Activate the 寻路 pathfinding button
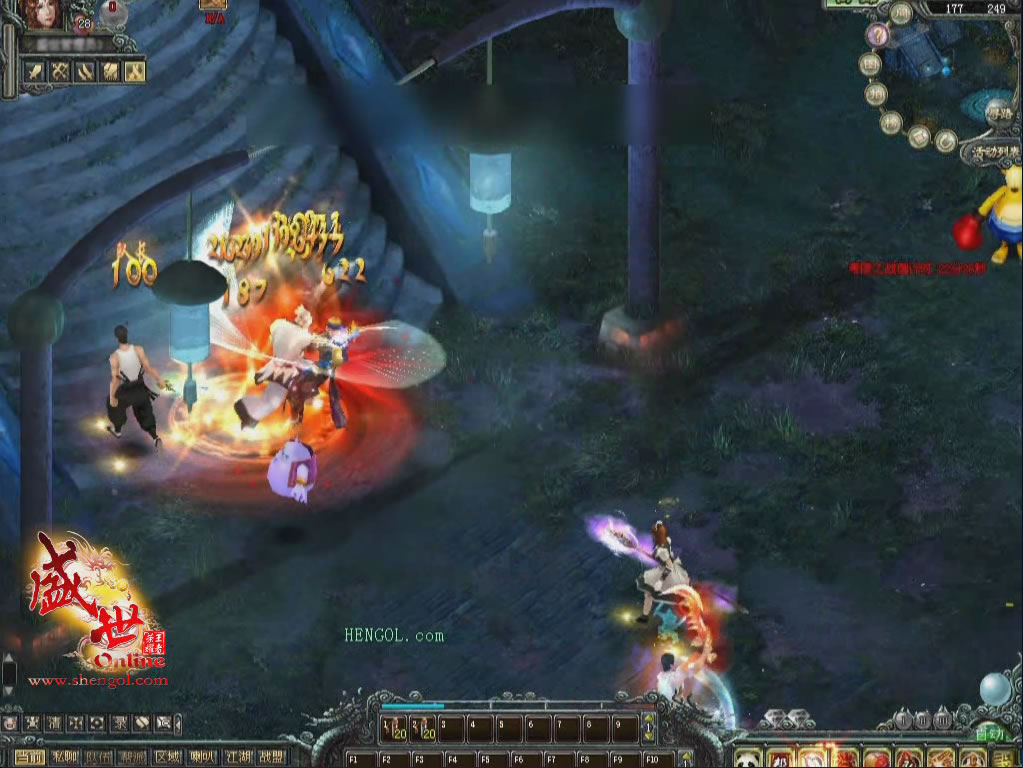1023x768 pixels. (997, 114)
